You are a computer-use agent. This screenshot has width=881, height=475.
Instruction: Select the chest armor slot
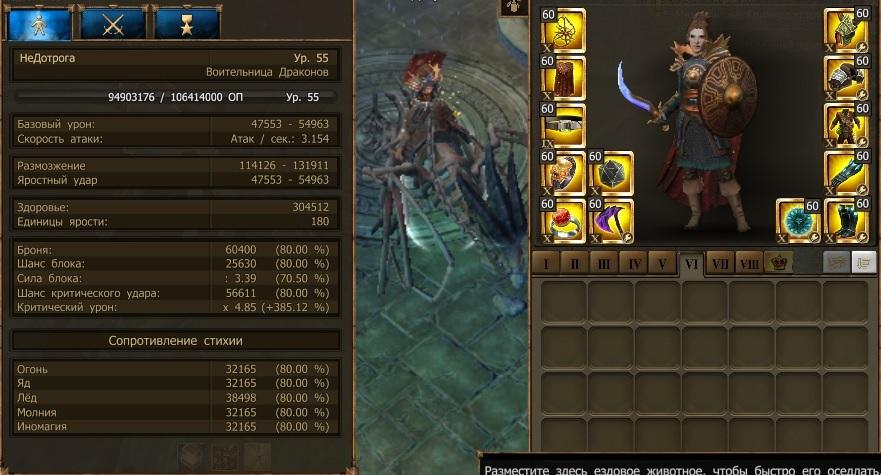[846, 125]
